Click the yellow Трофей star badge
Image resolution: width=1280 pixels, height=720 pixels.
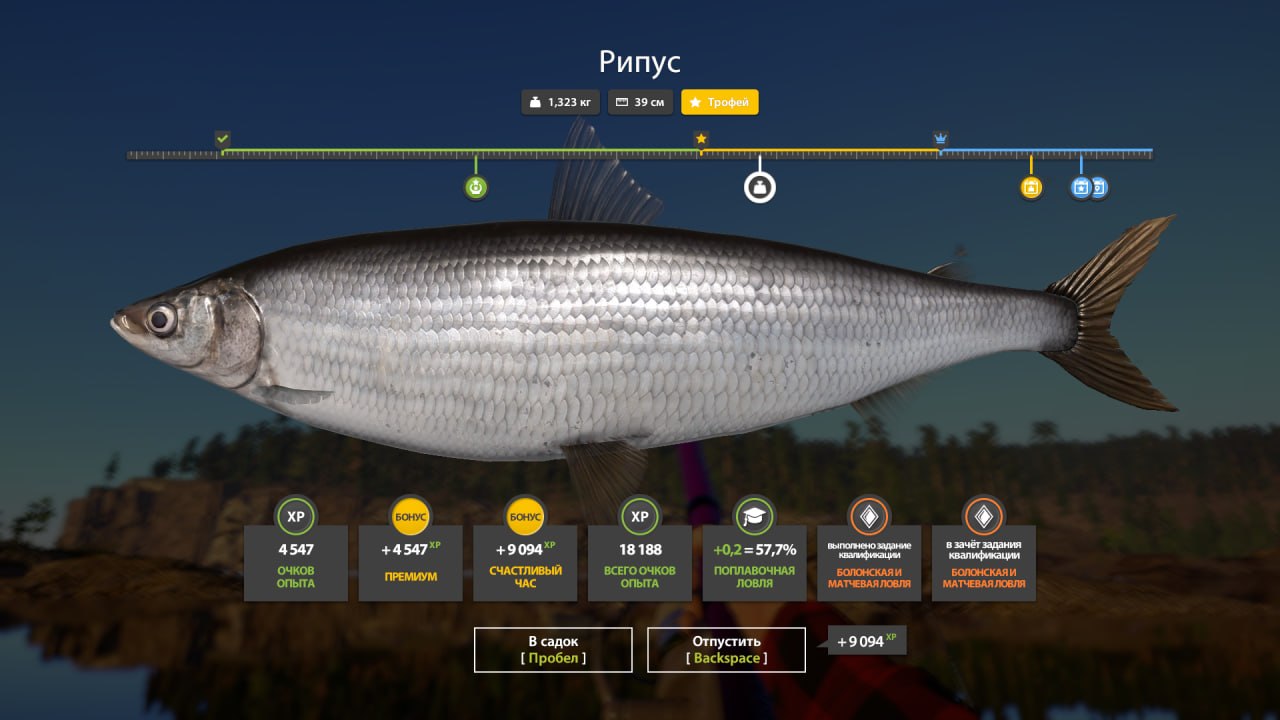(719, 101)
